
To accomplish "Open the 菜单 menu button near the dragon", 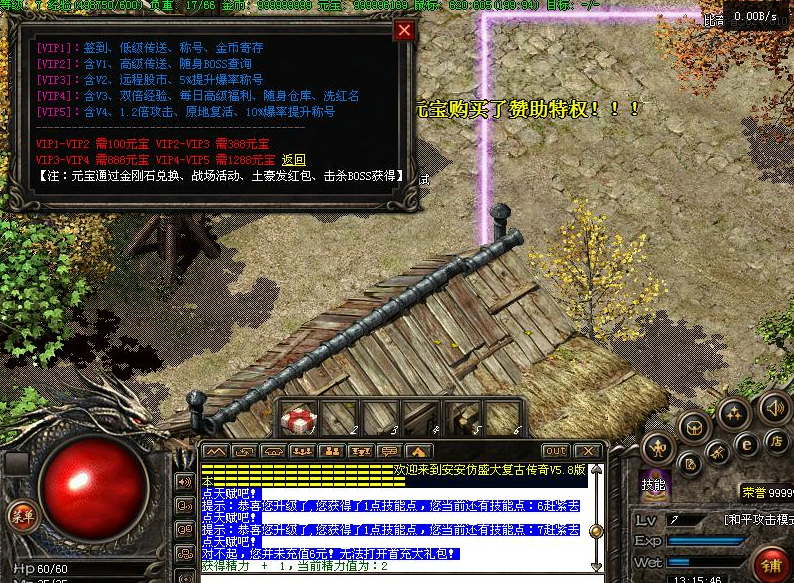I will tap(19, 516).
